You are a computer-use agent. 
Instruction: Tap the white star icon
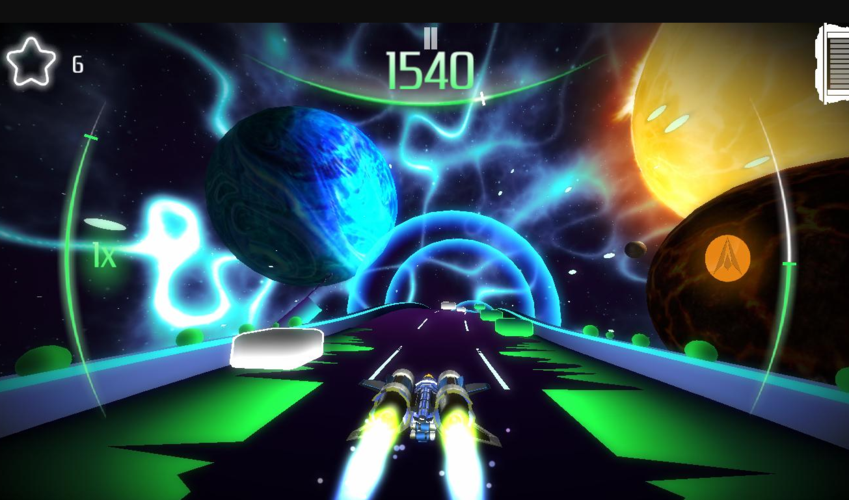pos(29,62)
